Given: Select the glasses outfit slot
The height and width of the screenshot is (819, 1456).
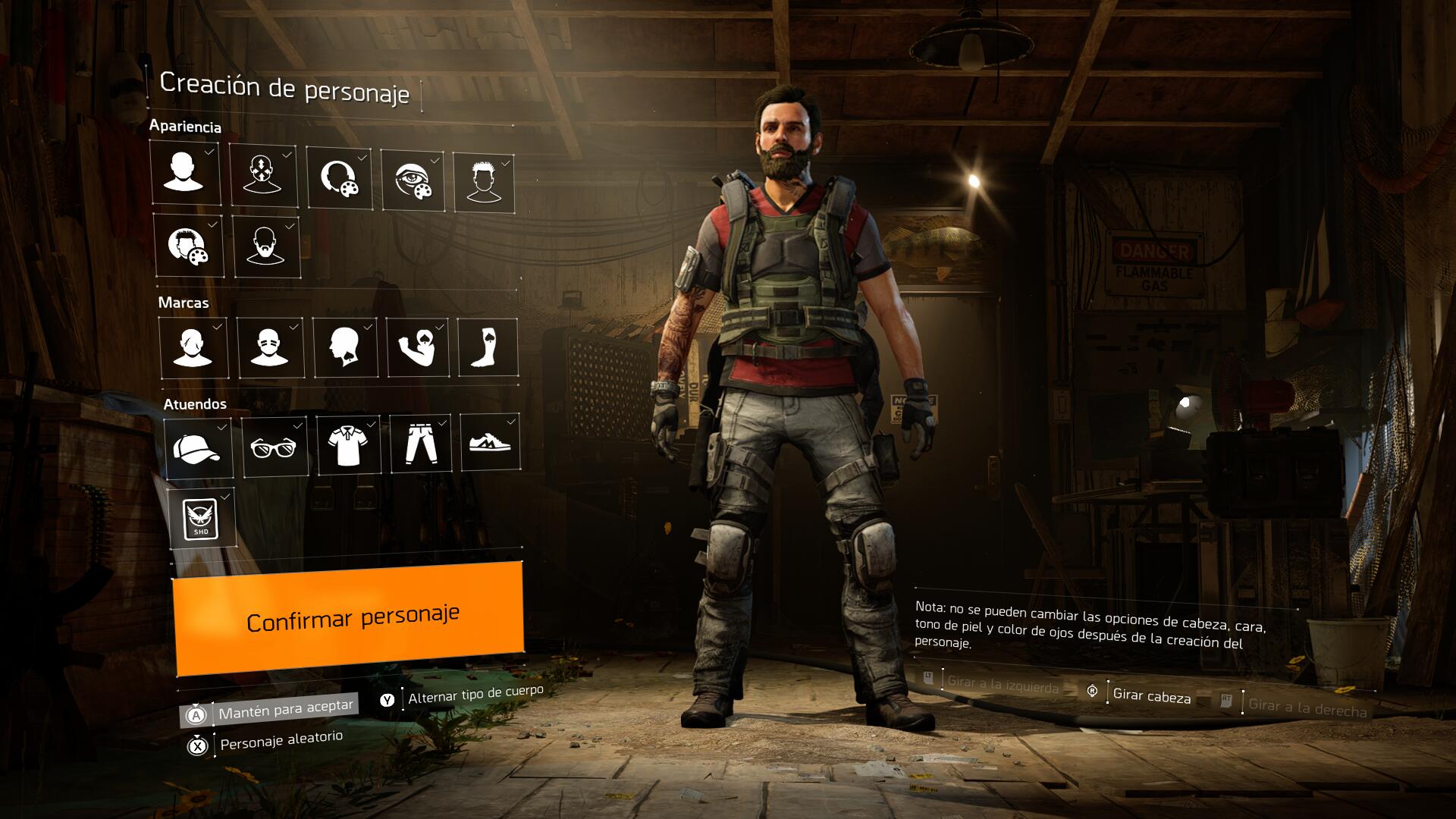Looking at the screenshot, I should point(275,446).
